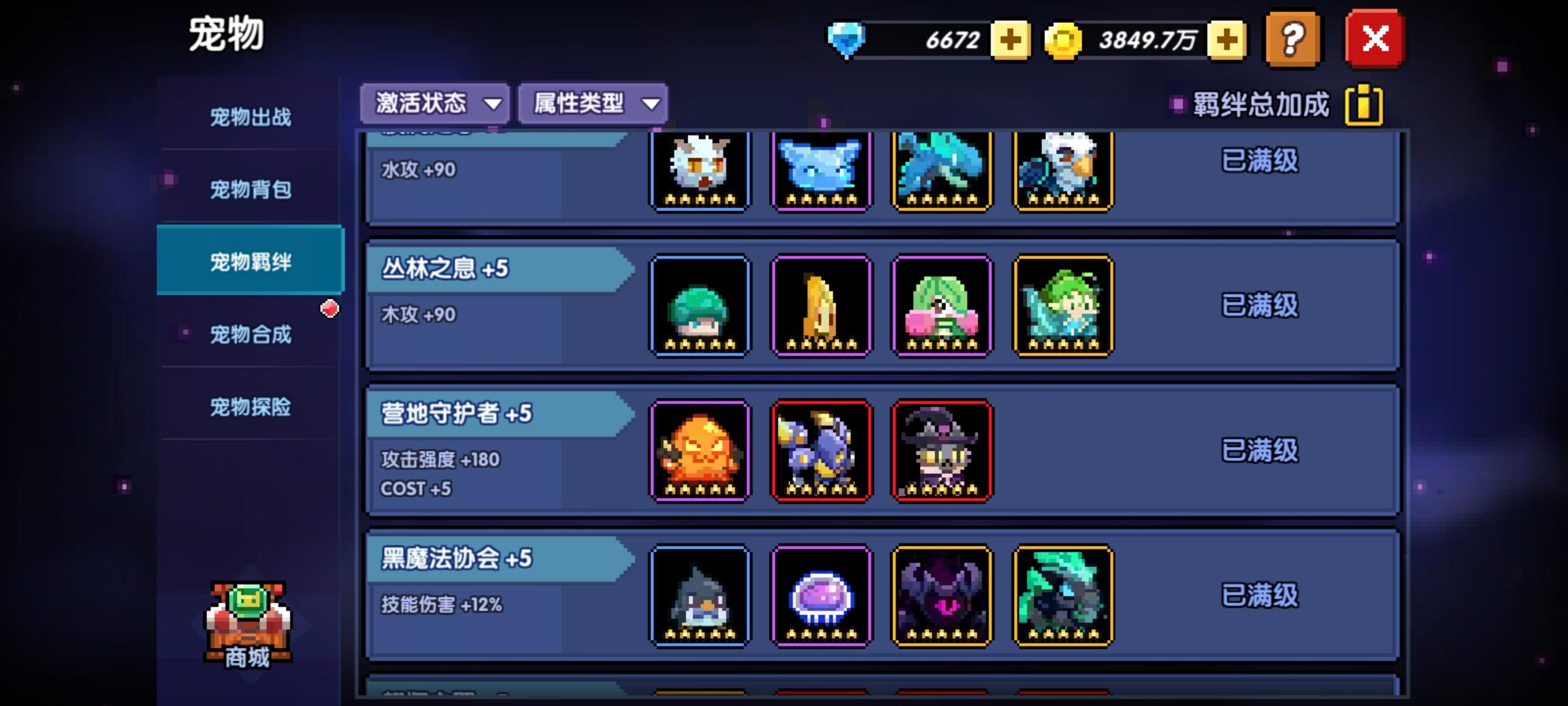1568x706 pixels.
Task: Switch to the 宠物出战 tab
Action: point(250,116)
